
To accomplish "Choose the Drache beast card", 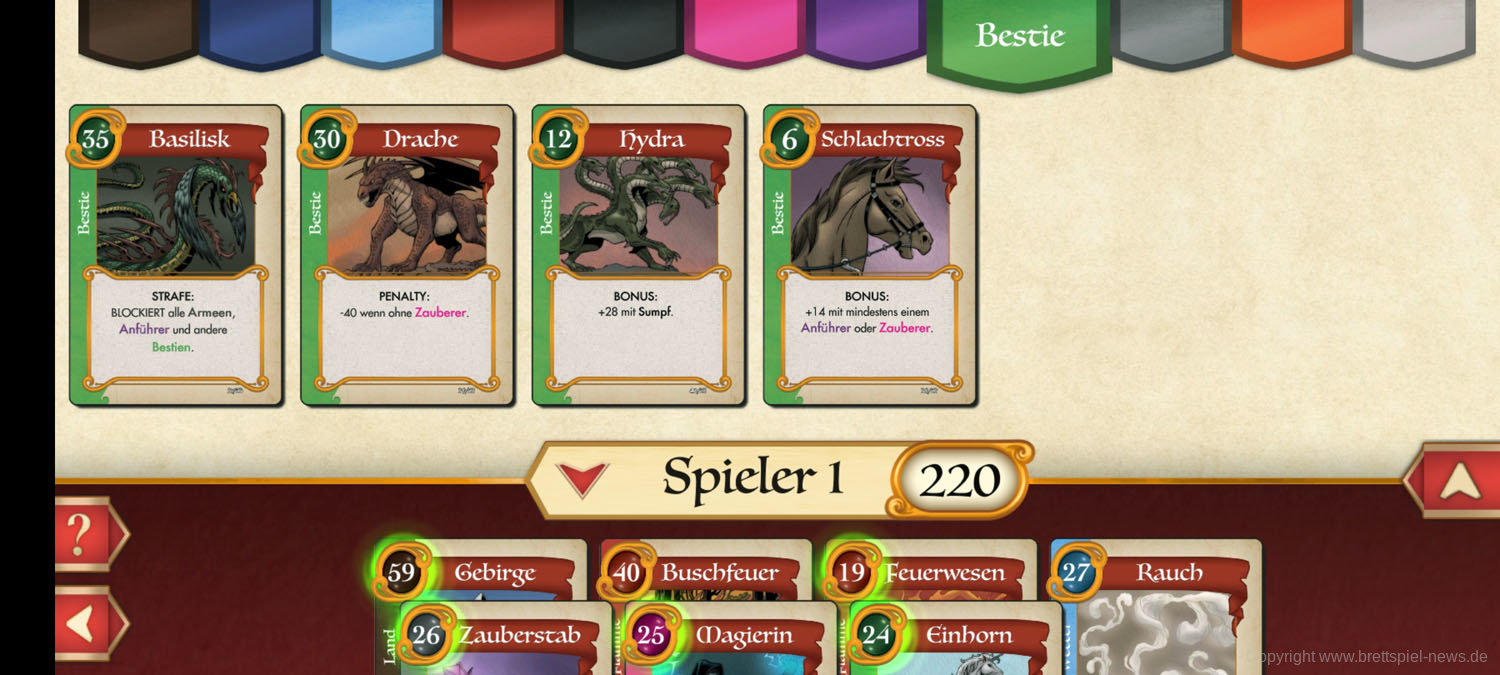I will point(407,255).
